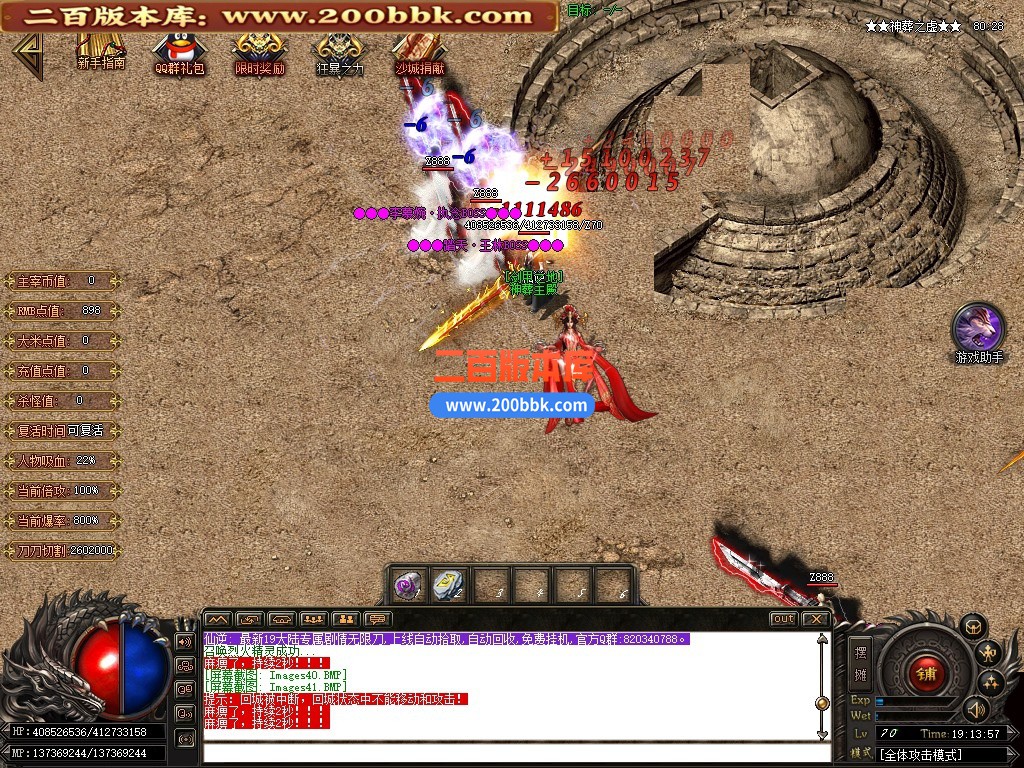This screenshot has height=768, width=1024.
Task: Click the chat scrollbar handle
Action: coord(822,703)
